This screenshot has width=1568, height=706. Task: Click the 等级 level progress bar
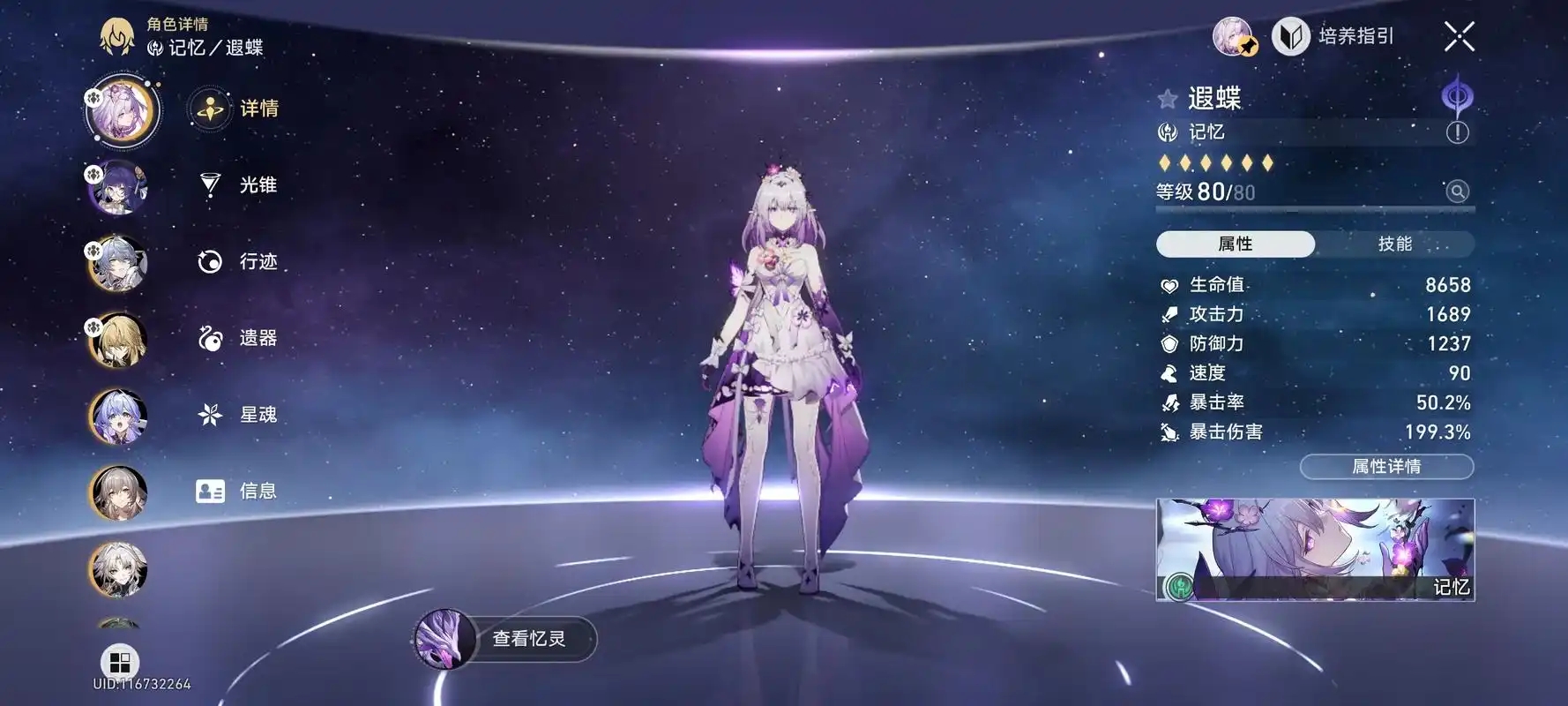[1314, 209]
